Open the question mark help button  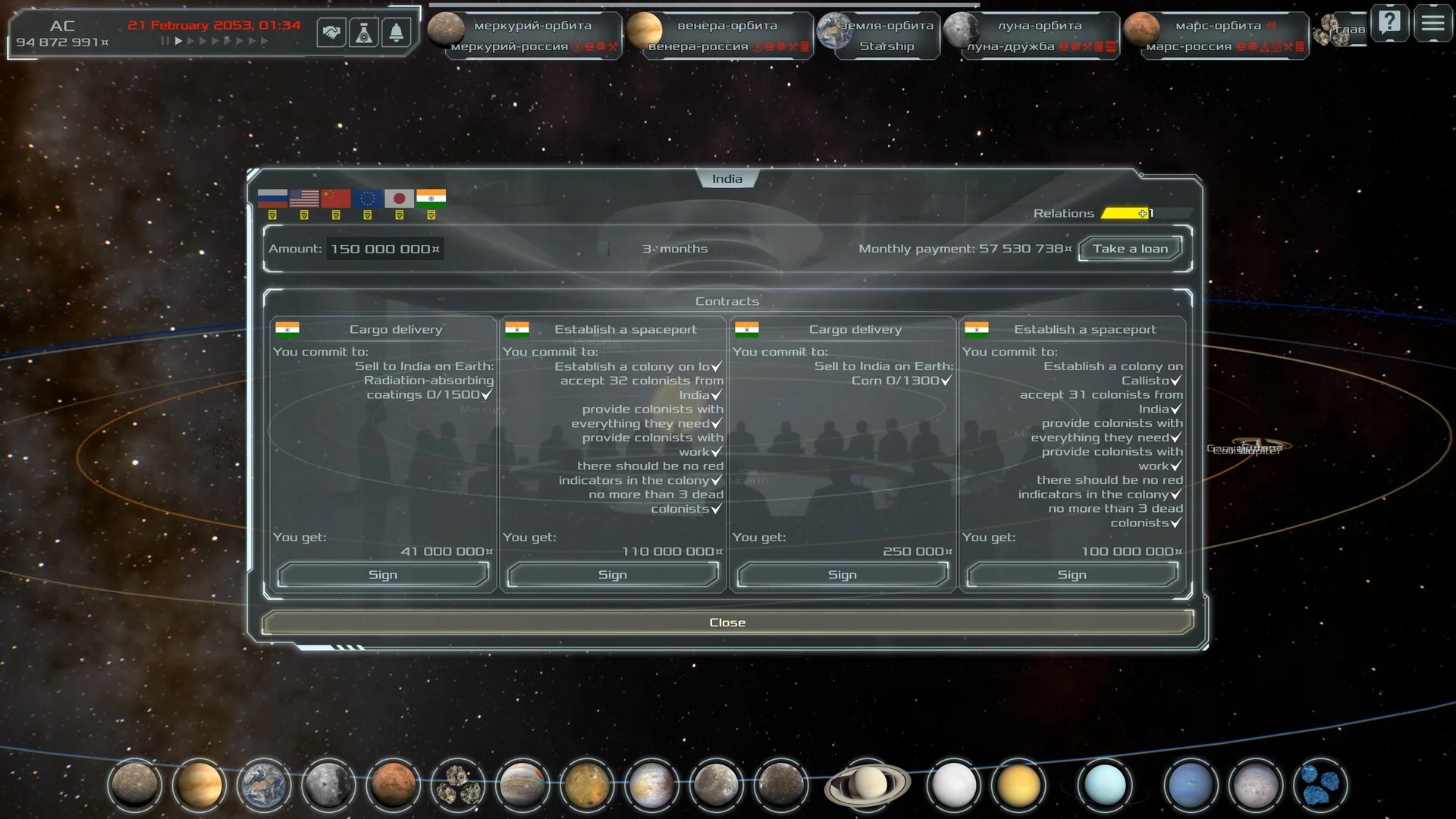1389,23
